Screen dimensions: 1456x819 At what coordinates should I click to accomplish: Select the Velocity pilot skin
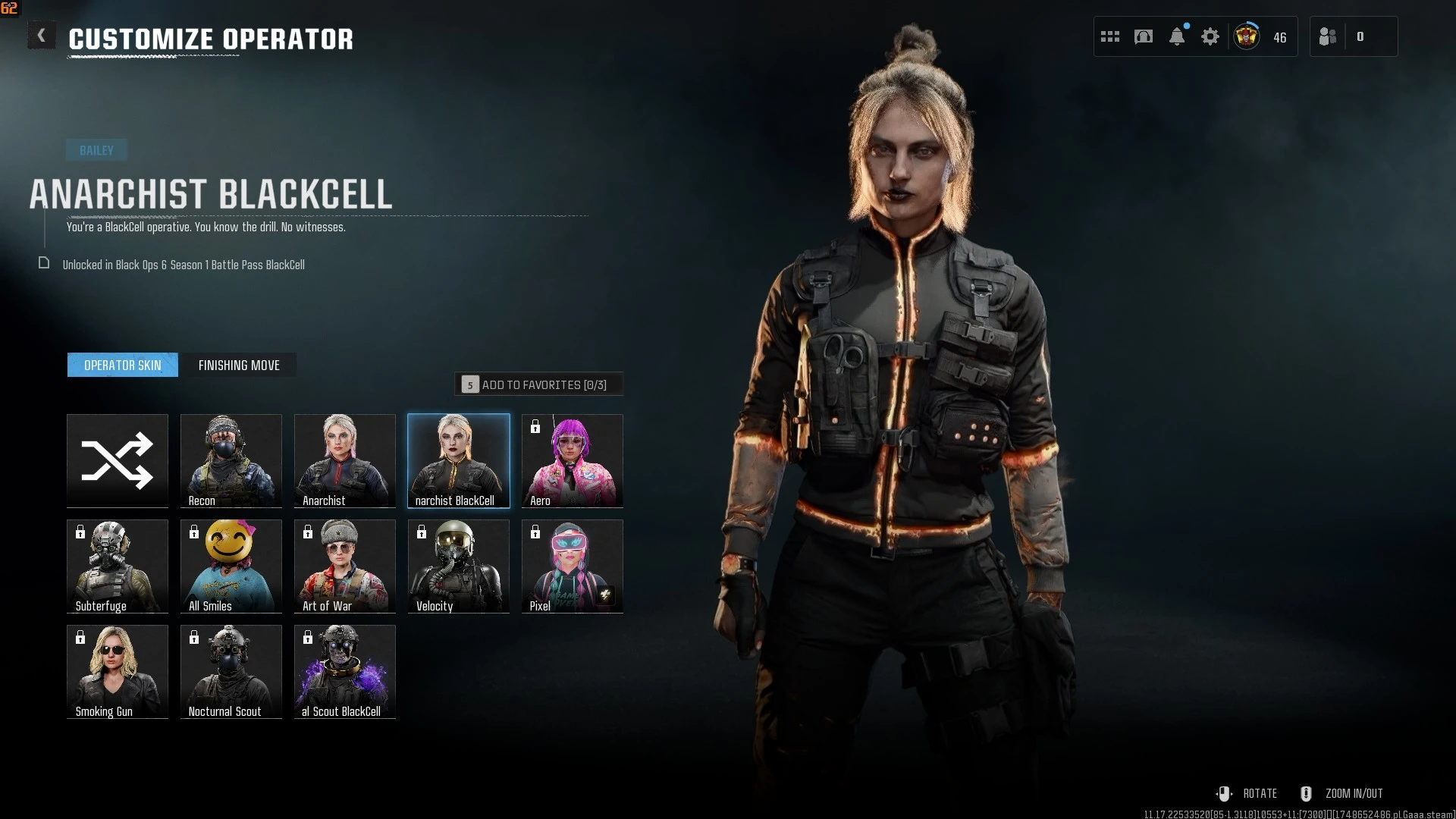click(x=459, y=566)
